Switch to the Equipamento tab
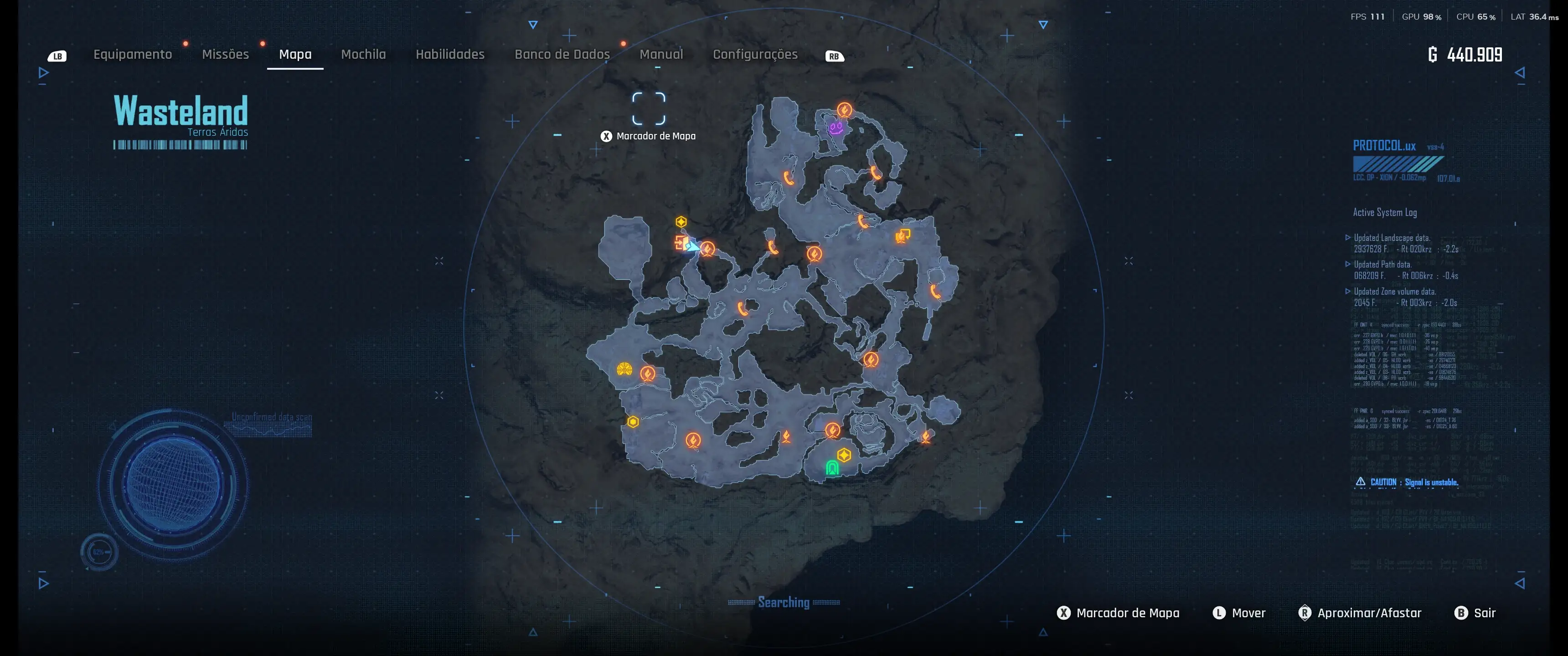This screenshot has width=1568, height=656. tap(133, 55)
